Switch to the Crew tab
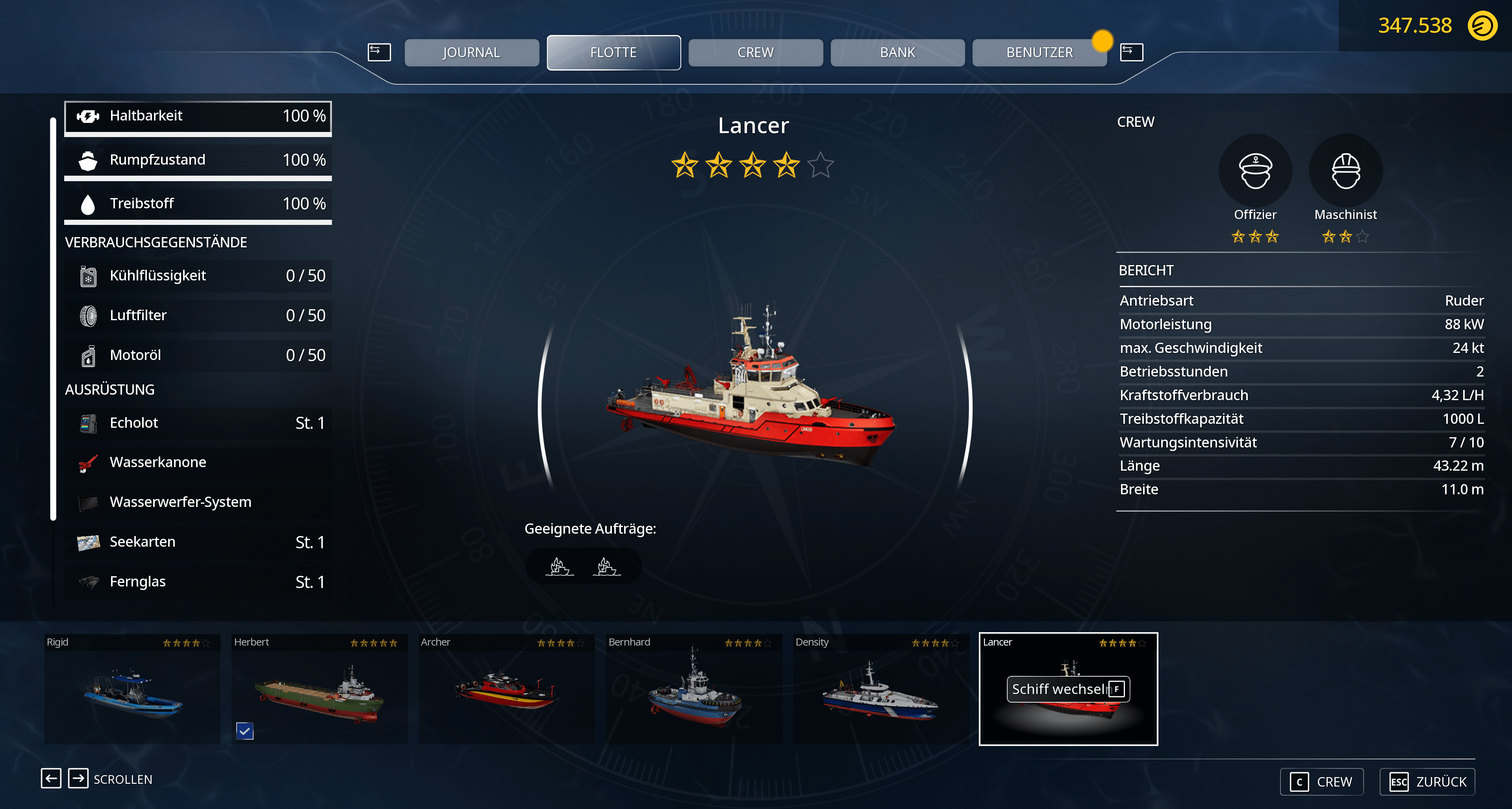Image resolution: width=1512 pixels, height=809 pixels. coord(756,53)
